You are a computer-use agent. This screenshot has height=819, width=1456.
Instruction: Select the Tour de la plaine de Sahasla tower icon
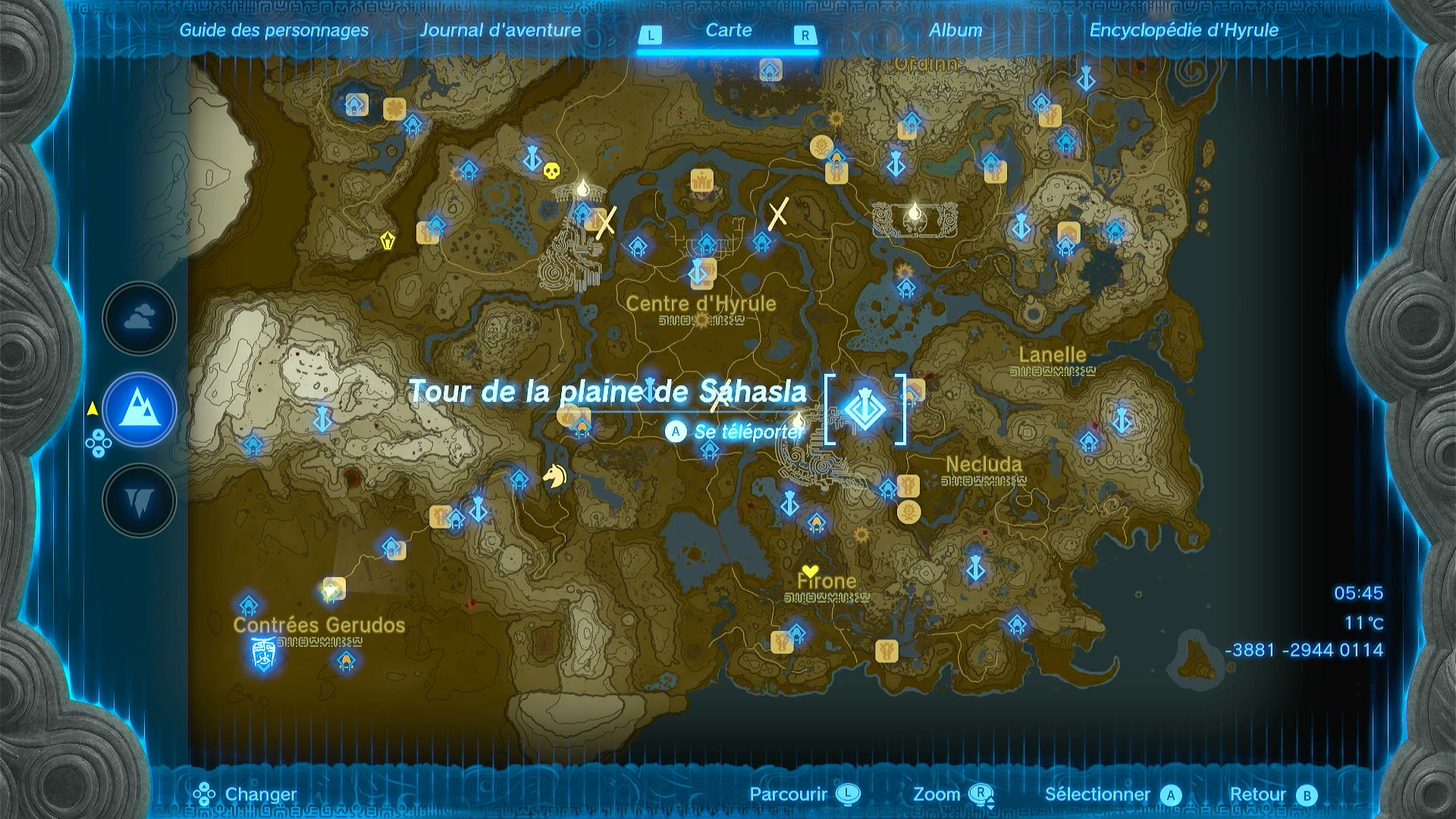[864, 409]
